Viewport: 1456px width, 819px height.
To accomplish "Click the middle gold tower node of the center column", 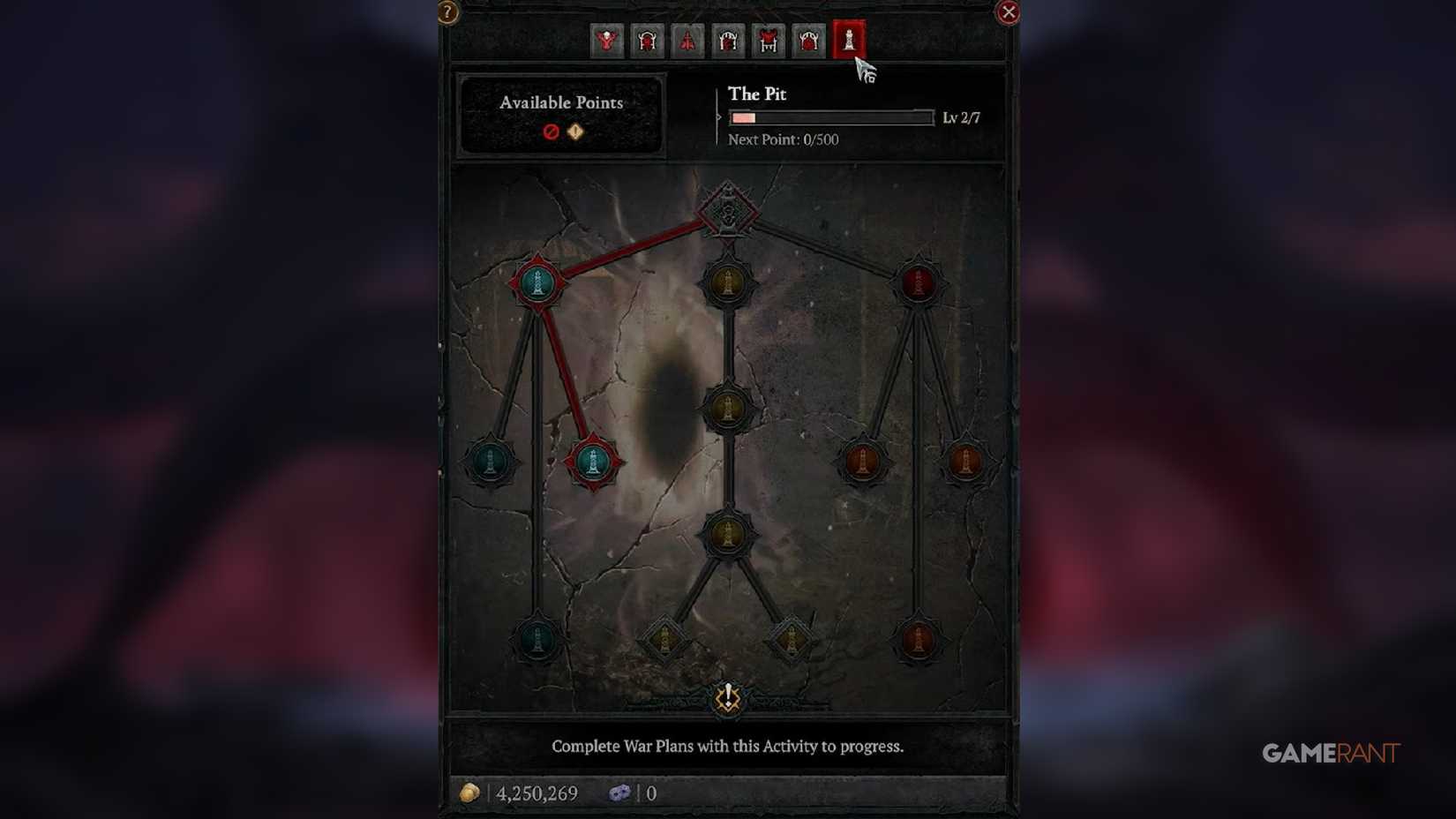I will click(728, 407).
